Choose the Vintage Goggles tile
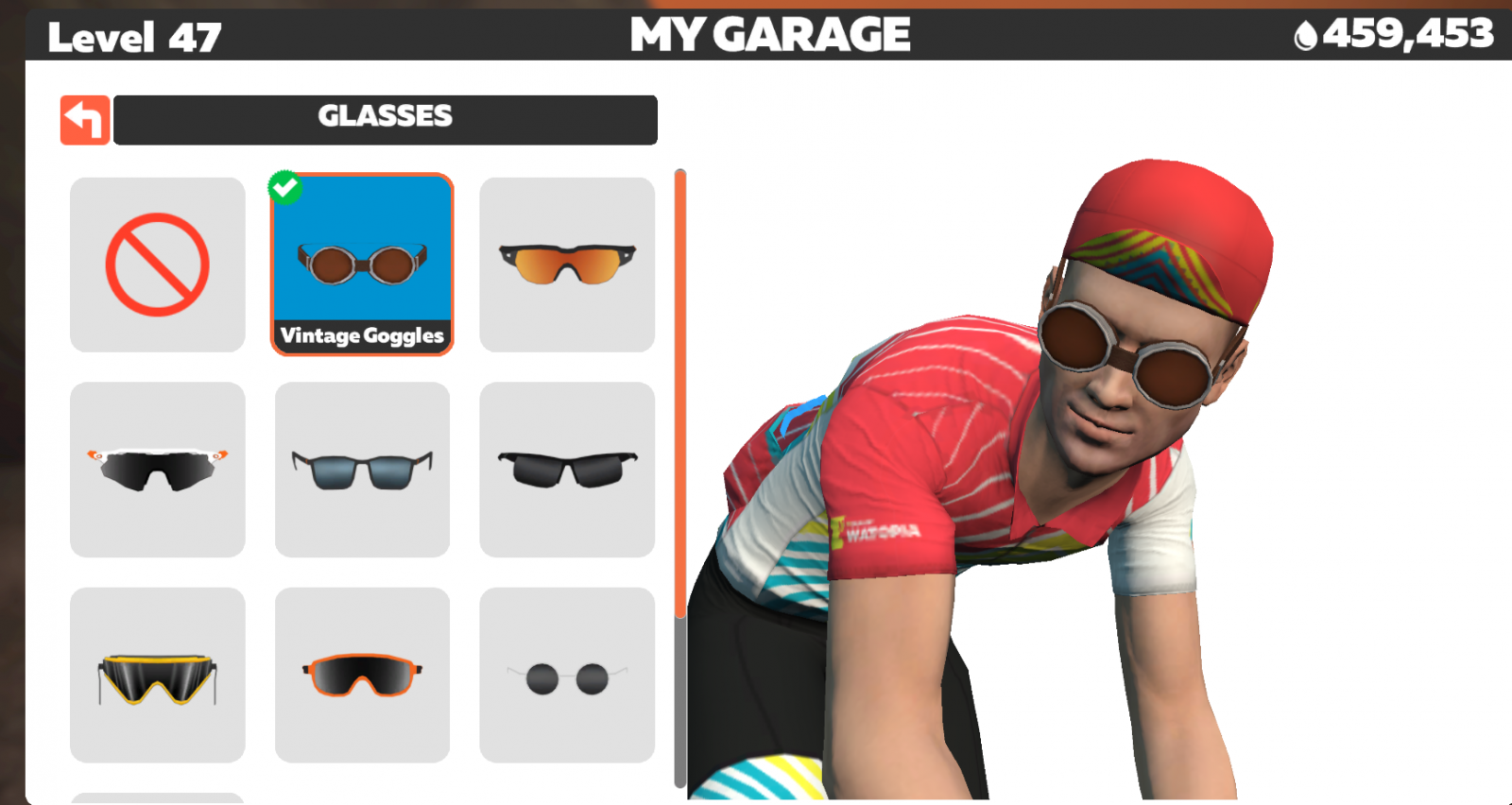 [362, 265]
